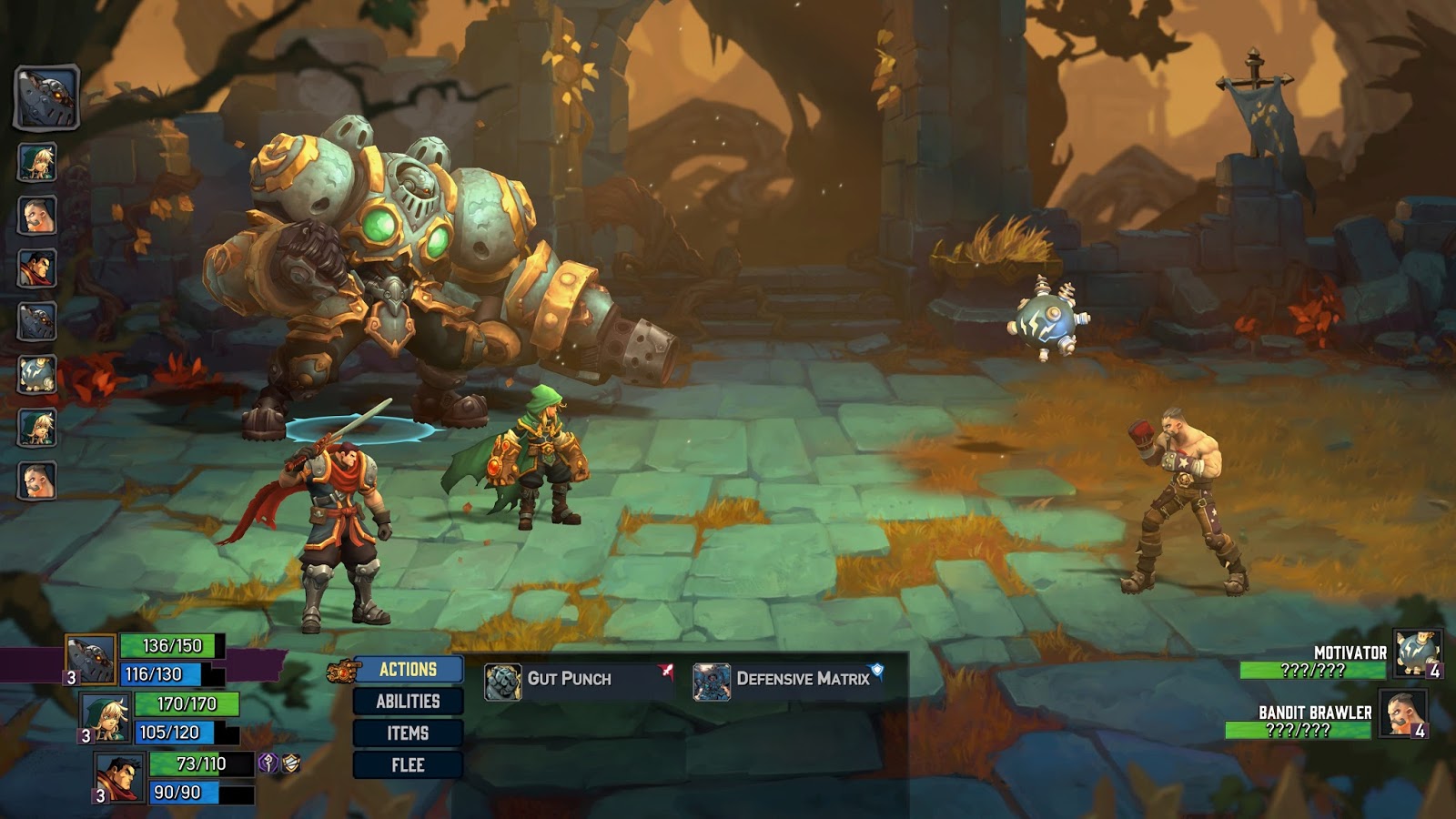Target the Motivator enemy portrait
Screen dimensions: 1456x819
click(1416, 652)
